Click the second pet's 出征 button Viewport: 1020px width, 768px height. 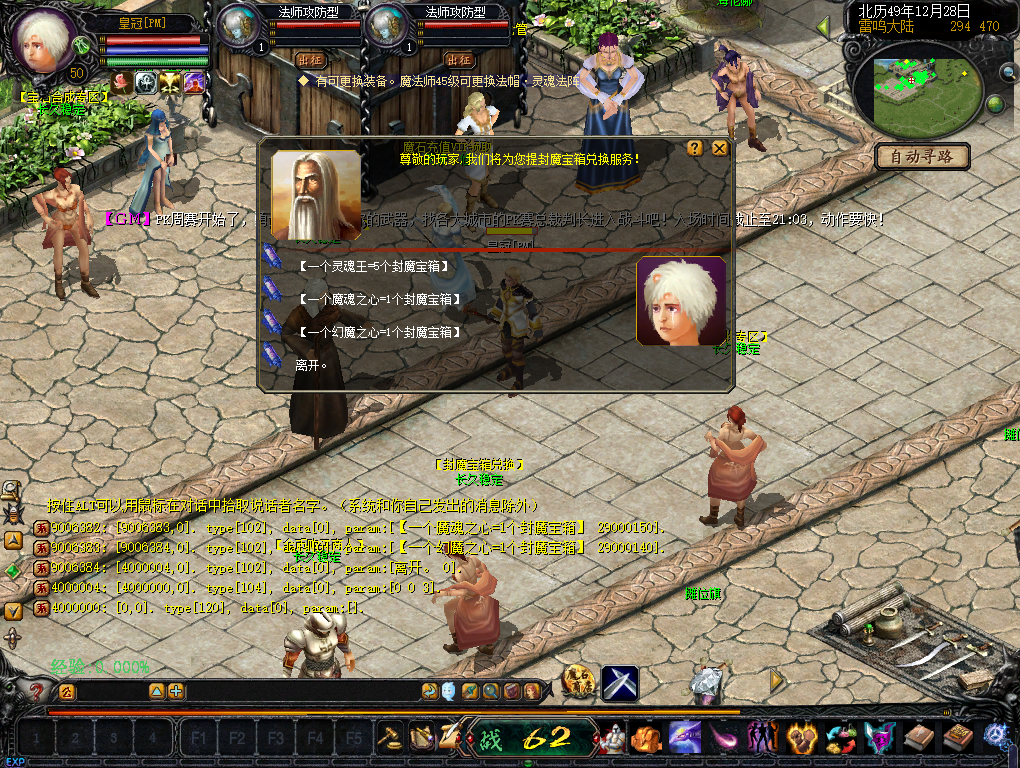coord(458,59)
